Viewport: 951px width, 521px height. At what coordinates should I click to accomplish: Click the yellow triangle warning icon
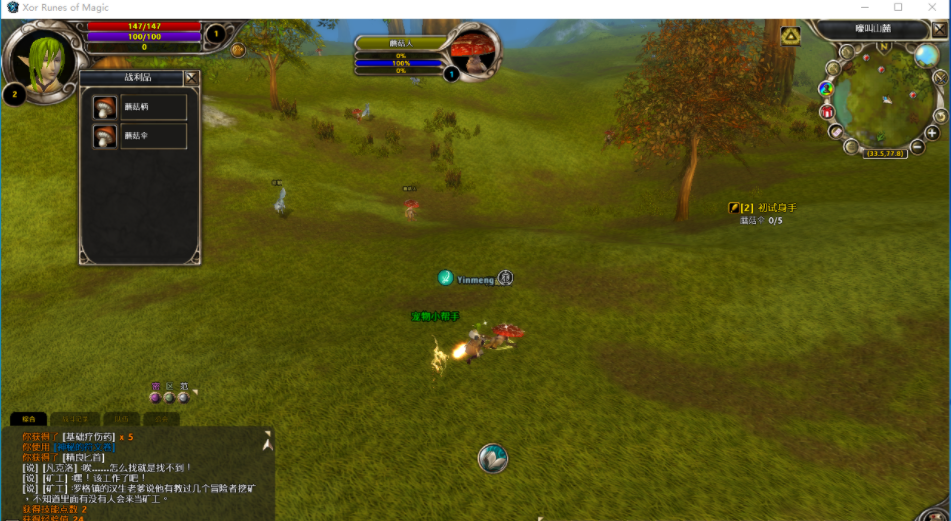pyautogui.click(x=791, y=36)
